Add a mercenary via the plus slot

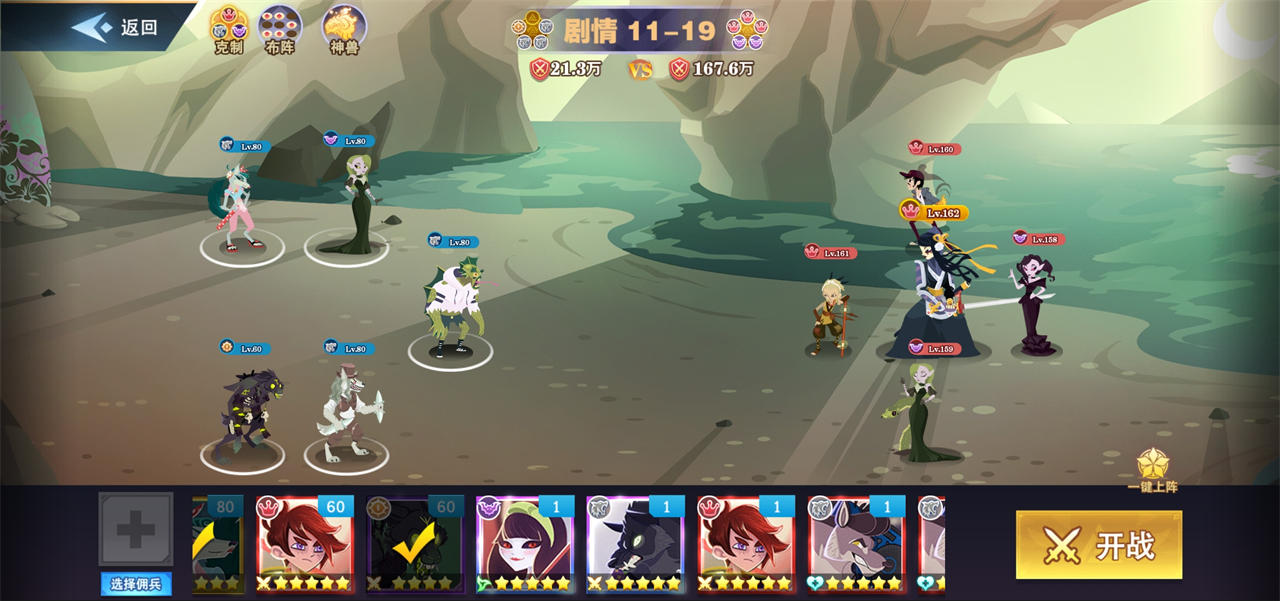click(x=136, y=530)
